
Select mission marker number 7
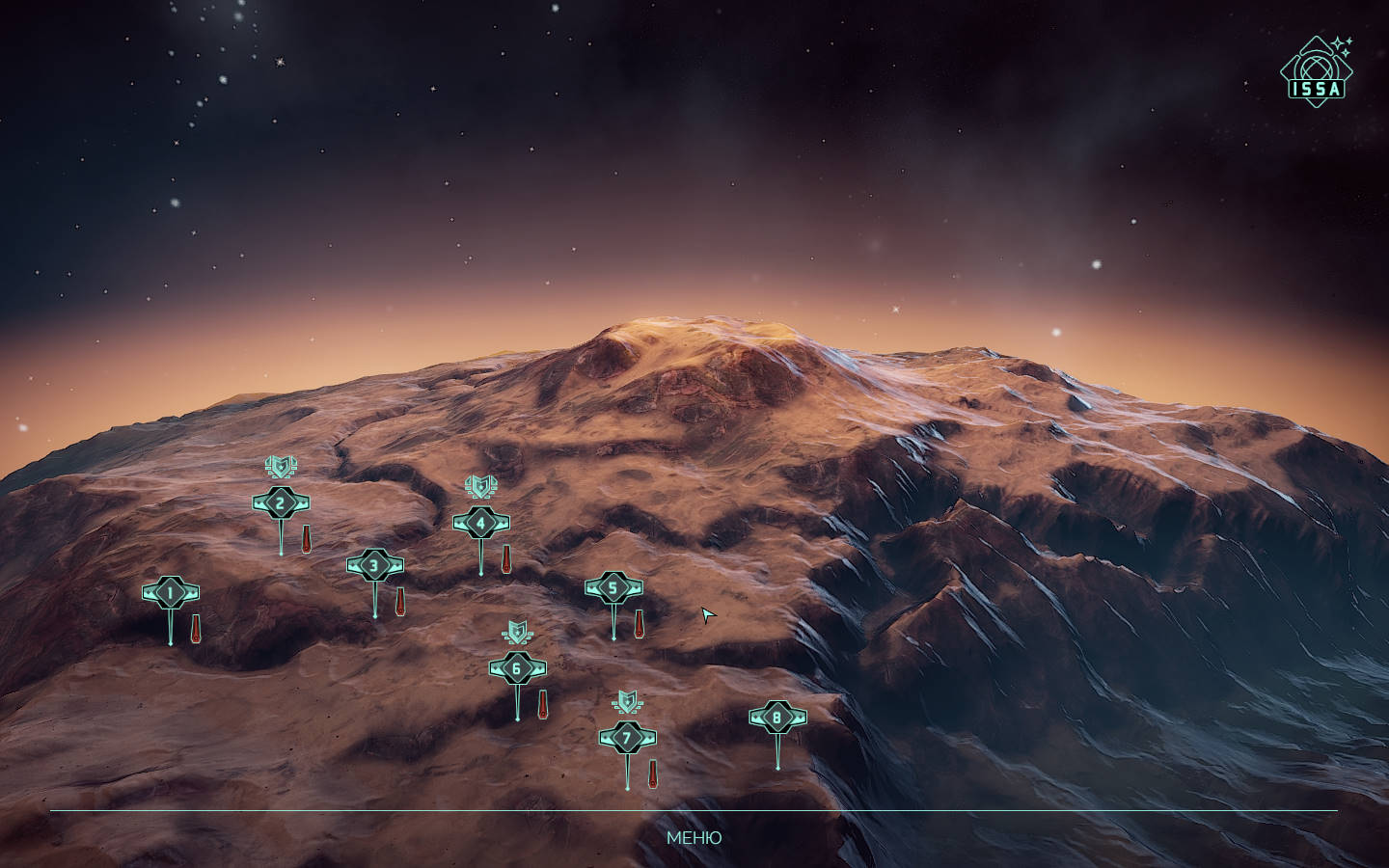627,739
